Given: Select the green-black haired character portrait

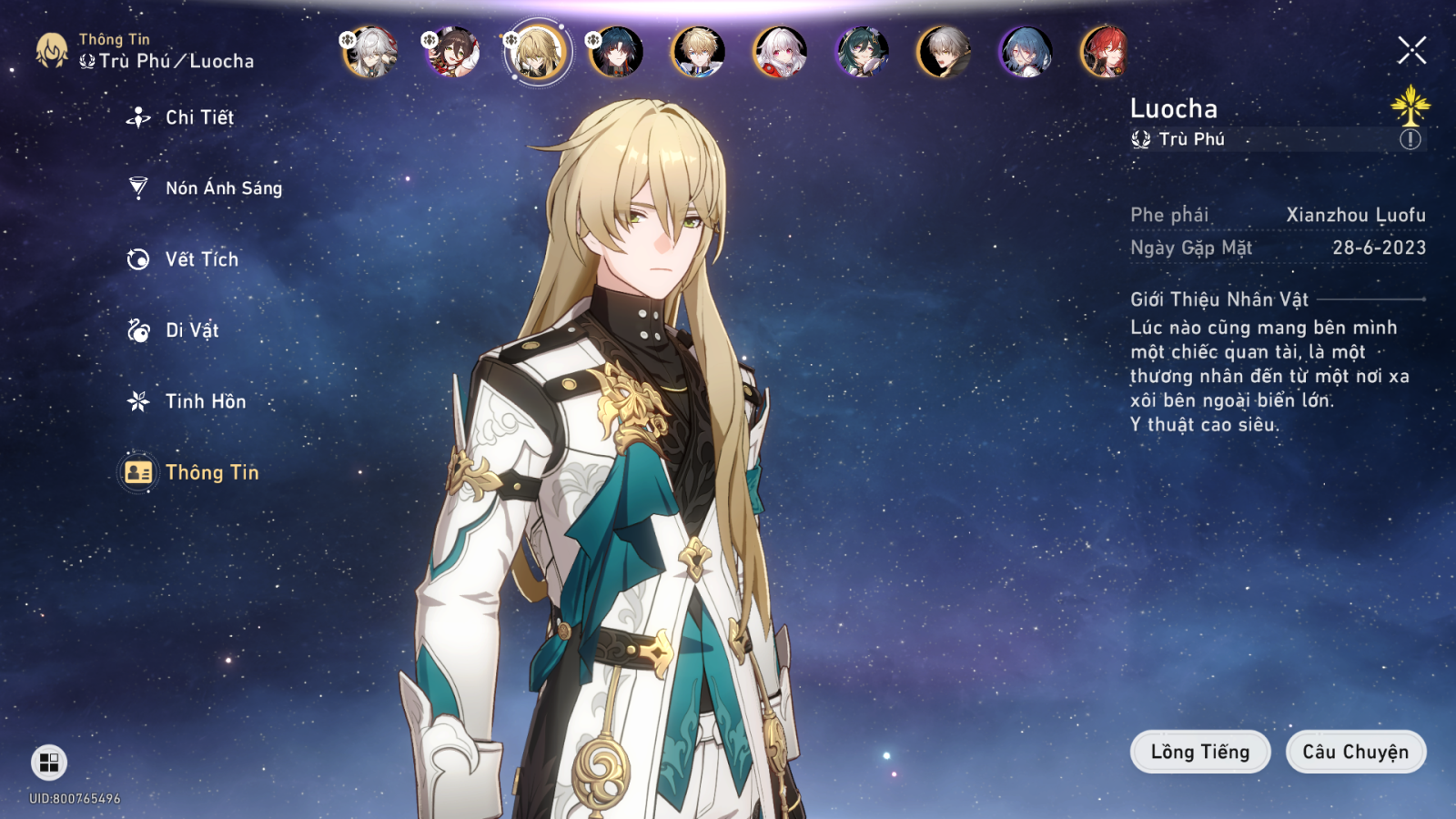Looking at the screenshot, I should pos(862,52).
